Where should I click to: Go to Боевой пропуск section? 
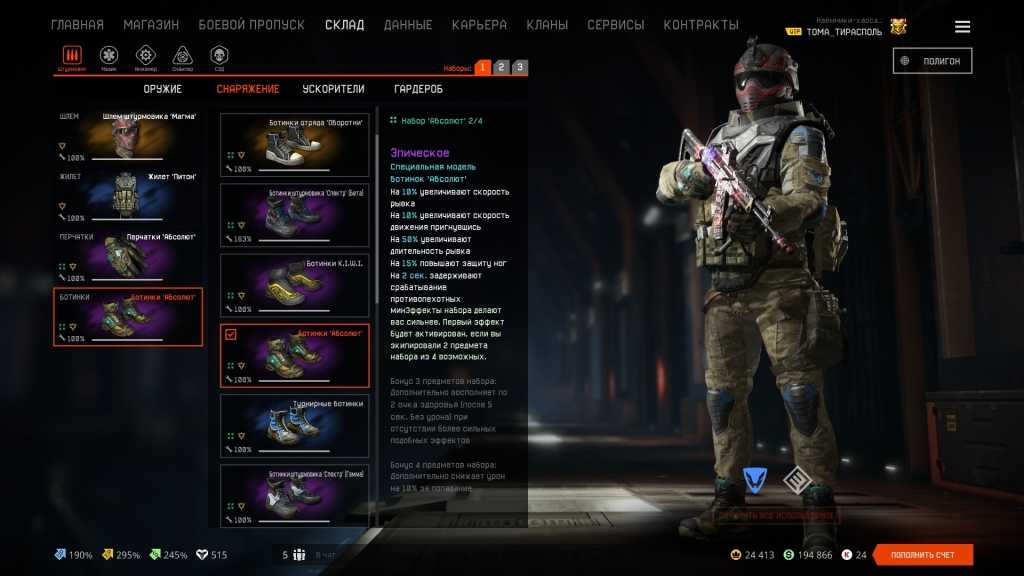pos(251,25)
